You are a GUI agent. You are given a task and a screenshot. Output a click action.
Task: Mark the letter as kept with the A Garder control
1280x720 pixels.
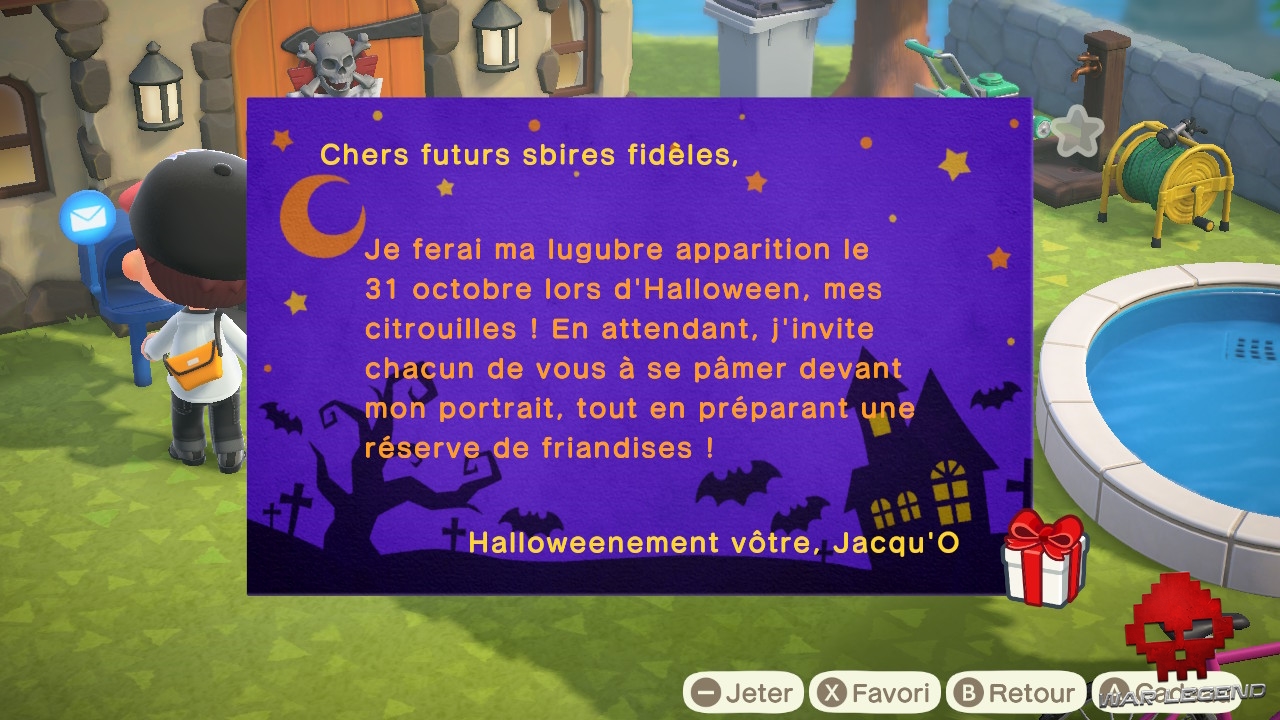point(1165,691)
